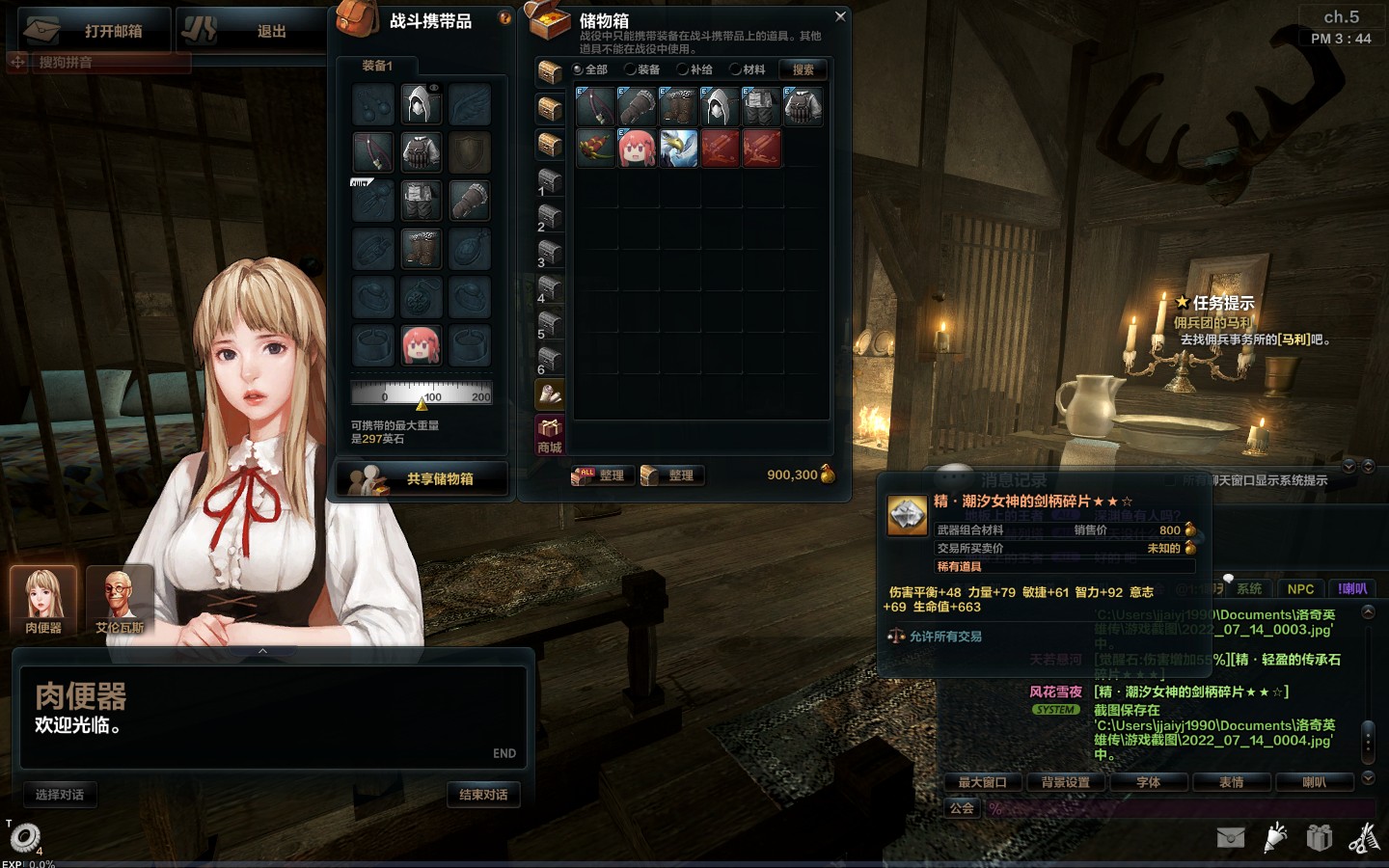
Task: Click the 选择对话 dialogue option button
Action: pos(60,795)
